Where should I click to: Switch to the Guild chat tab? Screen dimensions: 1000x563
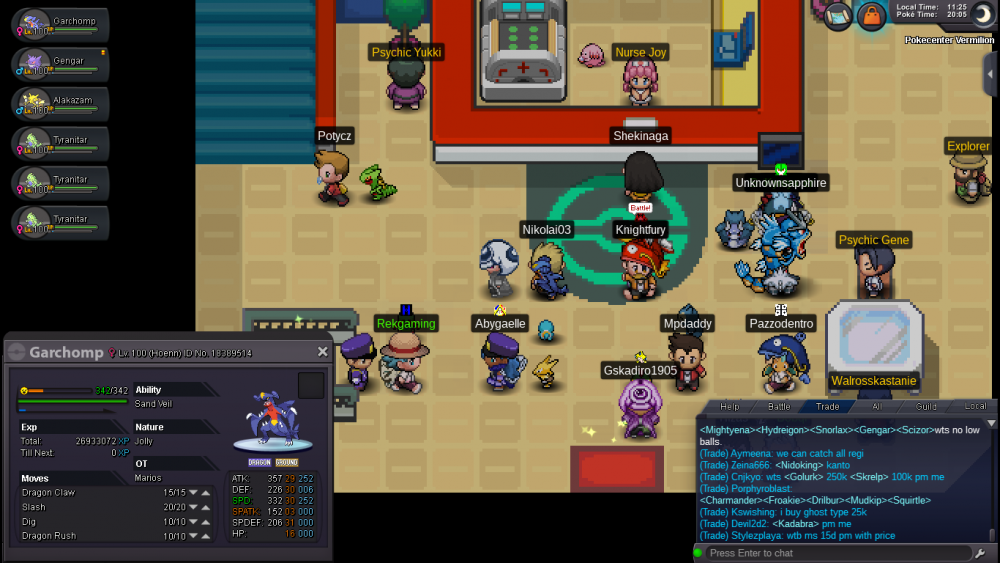point(926,406)
